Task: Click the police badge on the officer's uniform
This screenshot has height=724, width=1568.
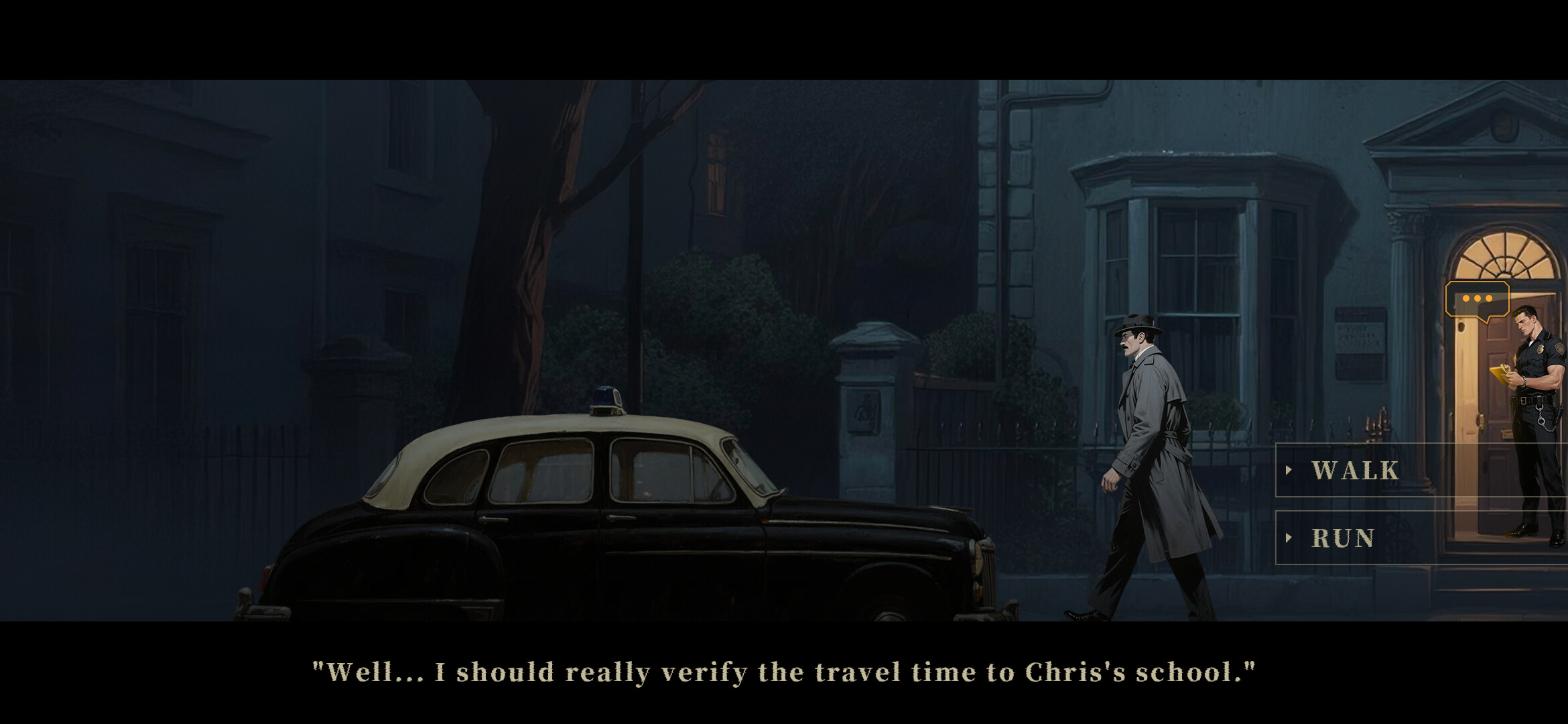Action: tap(1539, 349)
